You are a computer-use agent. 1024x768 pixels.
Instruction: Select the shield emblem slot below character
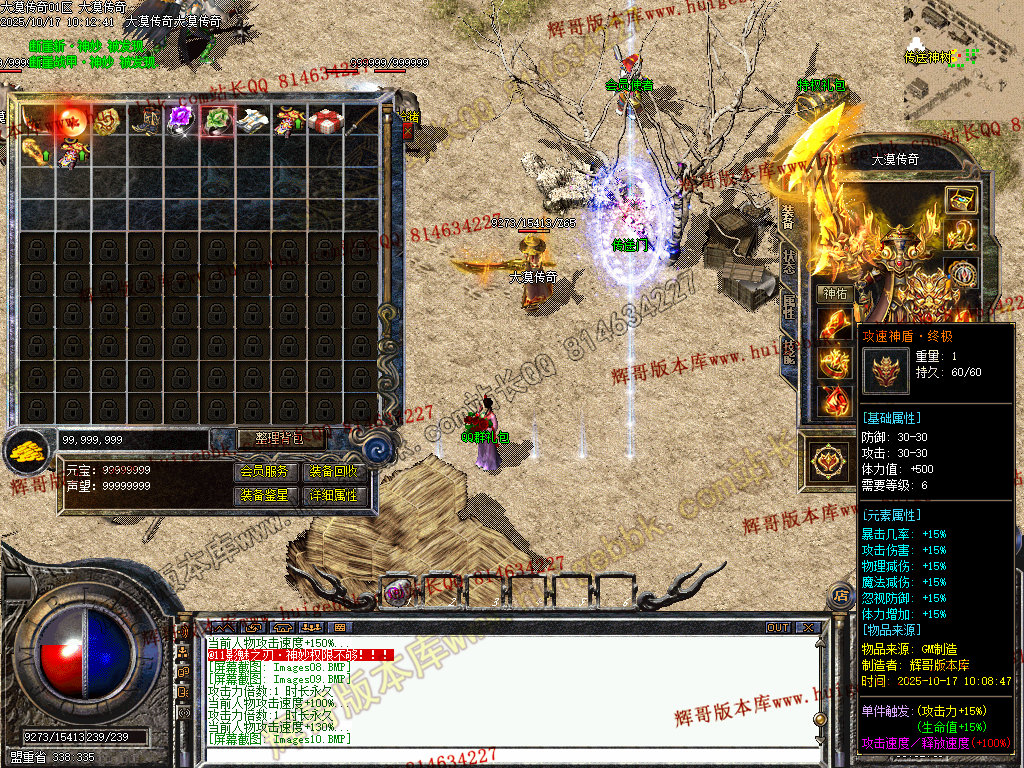(827, 461)
